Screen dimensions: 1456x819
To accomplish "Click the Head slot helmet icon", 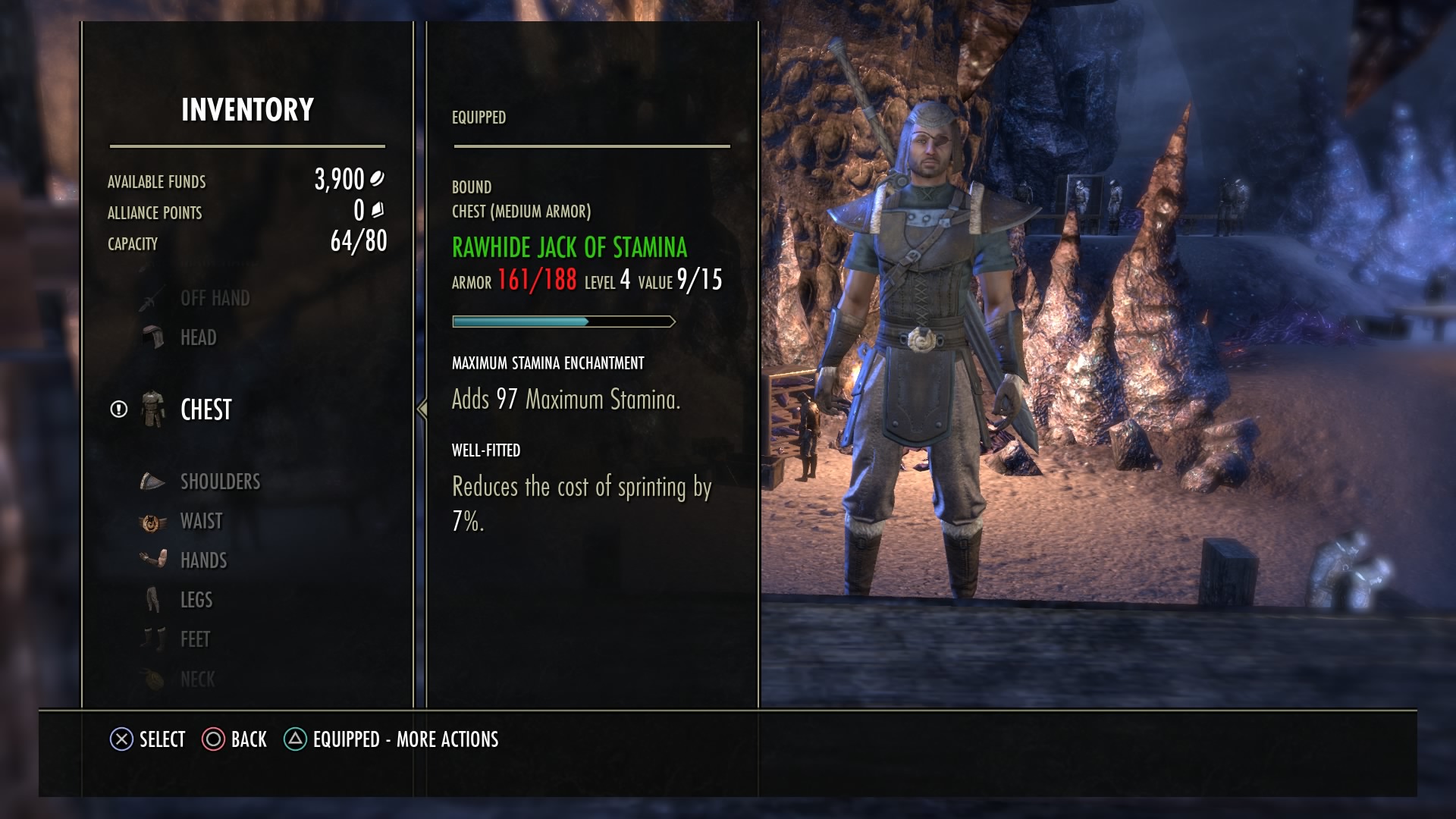I will coord(152,336).
